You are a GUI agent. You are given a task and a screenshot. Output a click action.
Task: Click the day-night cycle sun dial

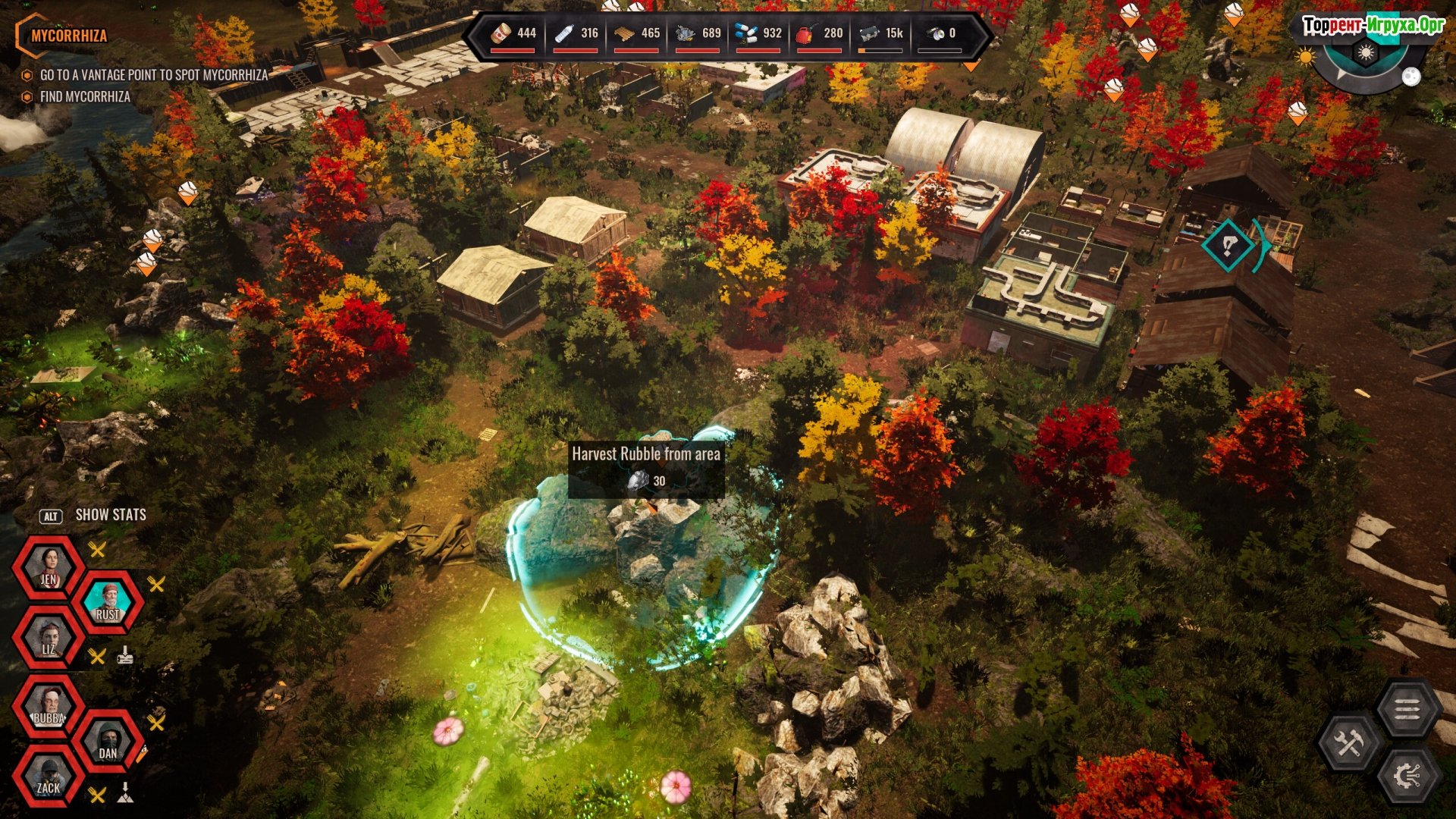coord(1365,55)
